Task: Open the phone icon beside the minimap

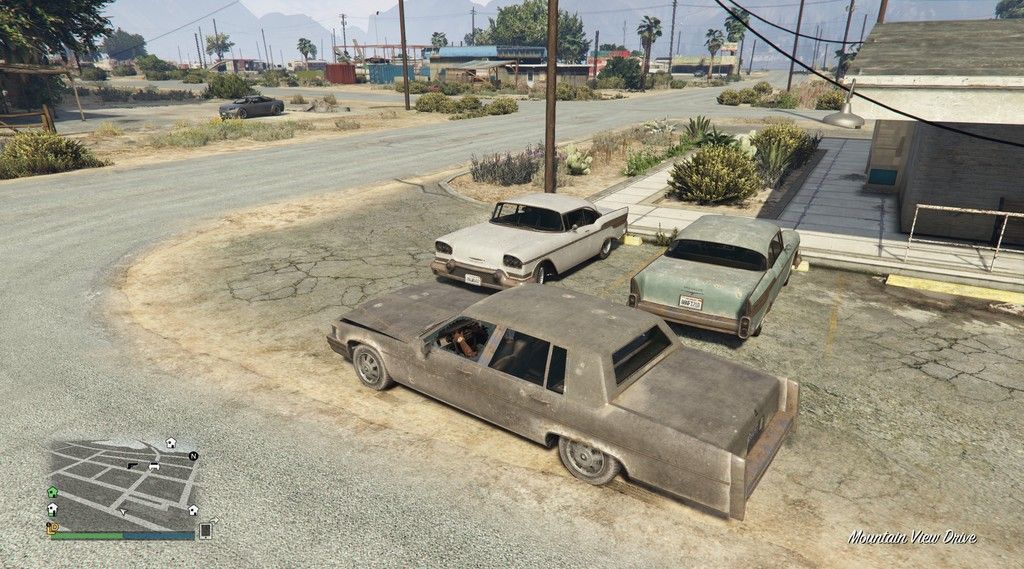Action: tap(206, 531)
